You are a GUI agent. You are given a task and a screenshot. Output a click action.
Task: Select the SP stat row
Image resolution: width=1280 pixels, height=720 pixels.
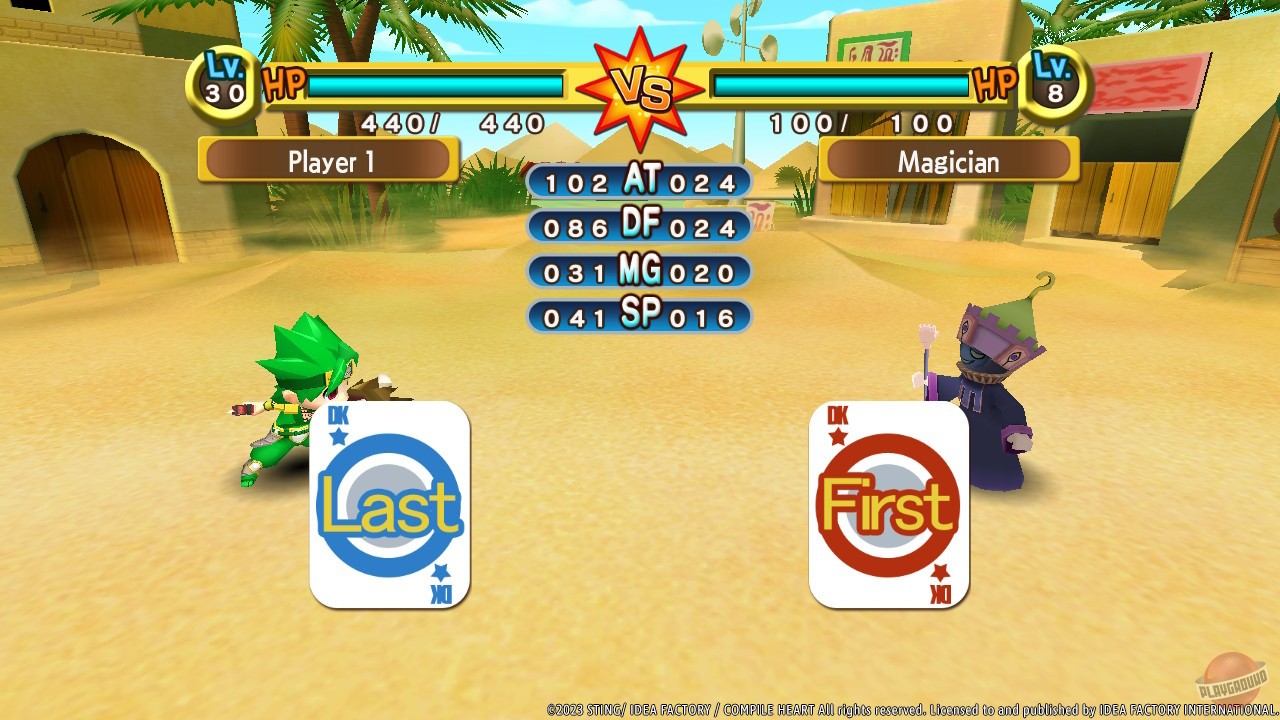tap(638, 316)
